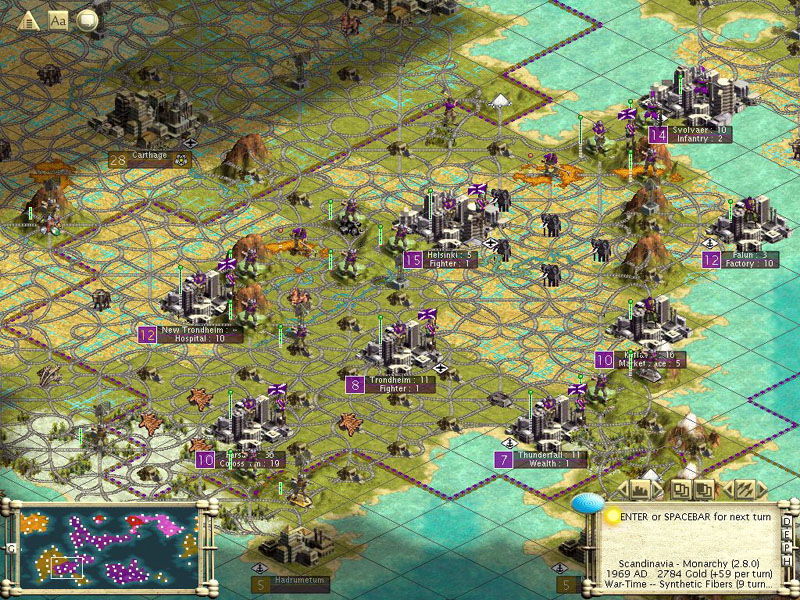Click the H button on info panel
Image resolution: width=800 pixels, height=600 pixels.
(788, 557)
